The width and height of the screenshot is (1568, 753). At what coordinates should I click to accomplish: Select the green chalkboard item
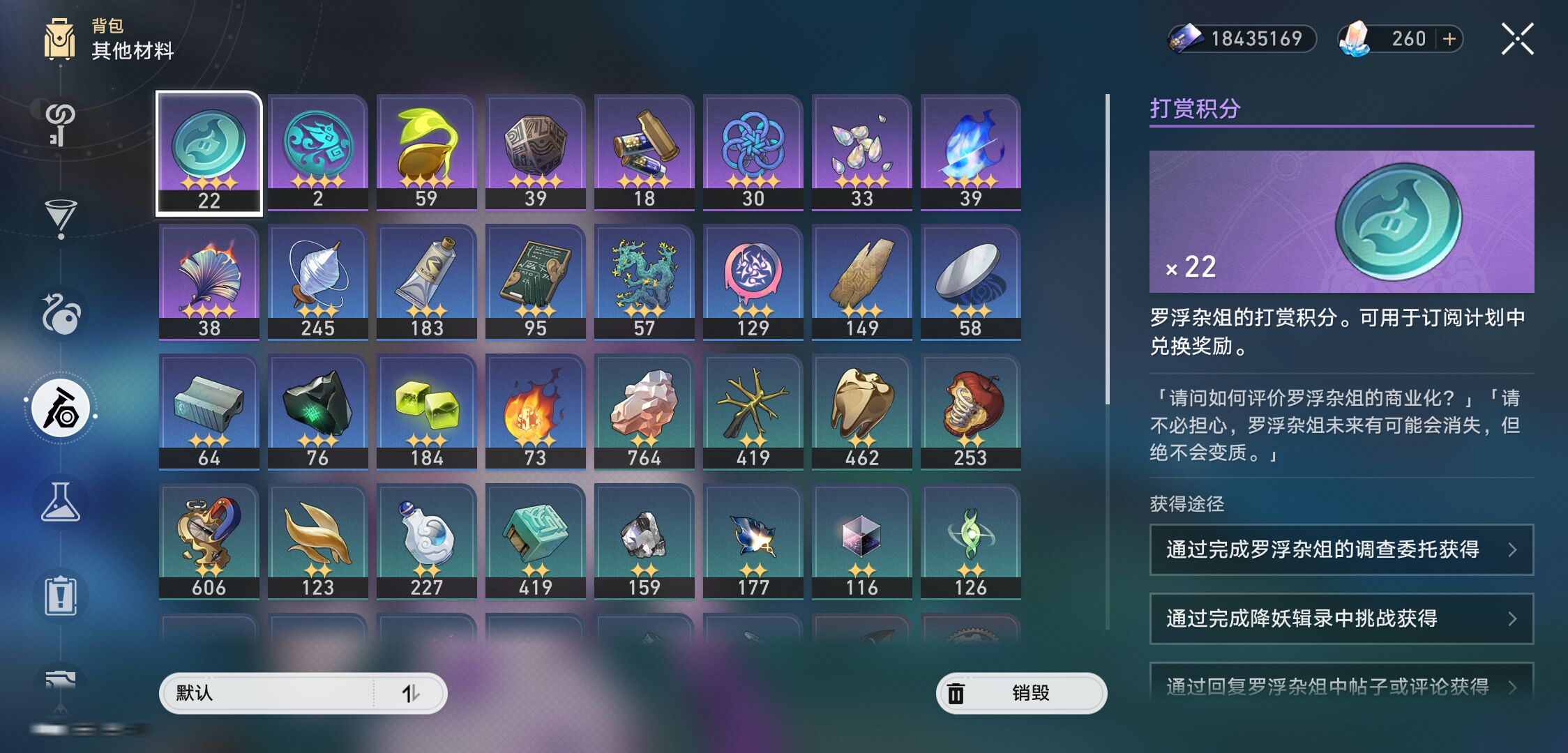point(535,281)
